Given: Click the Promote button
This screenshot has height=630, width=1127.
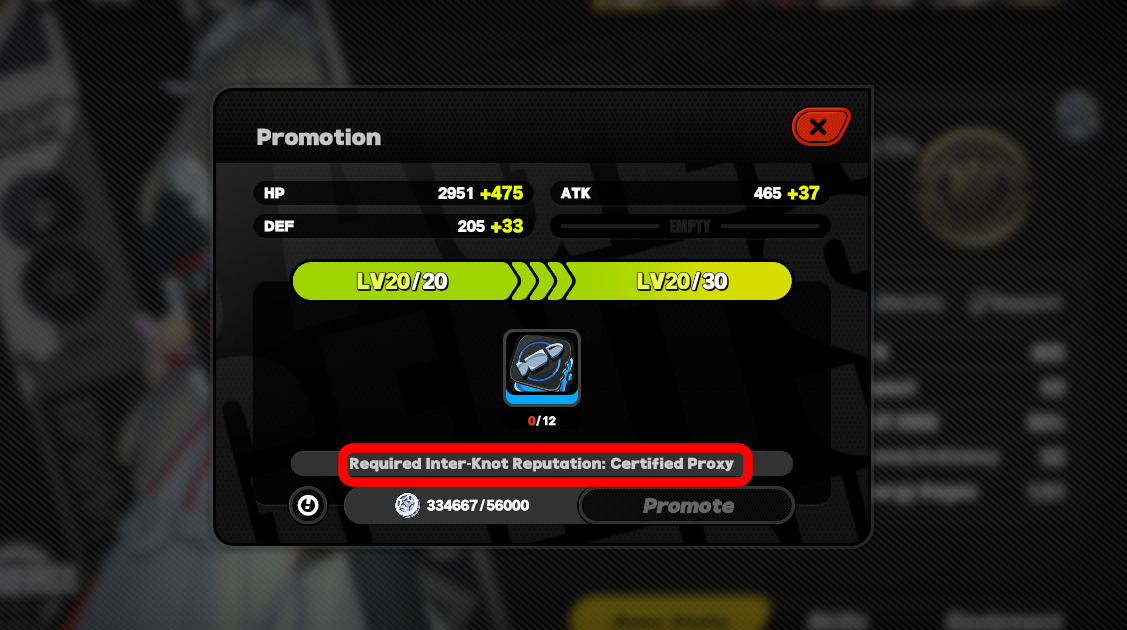Looking at the screenshot, I should click(687, 506).
